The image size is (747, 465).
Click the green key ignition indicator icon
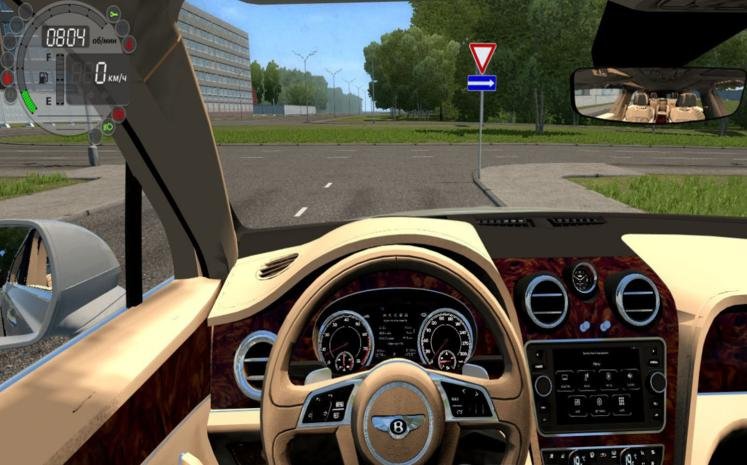point(113,13)
